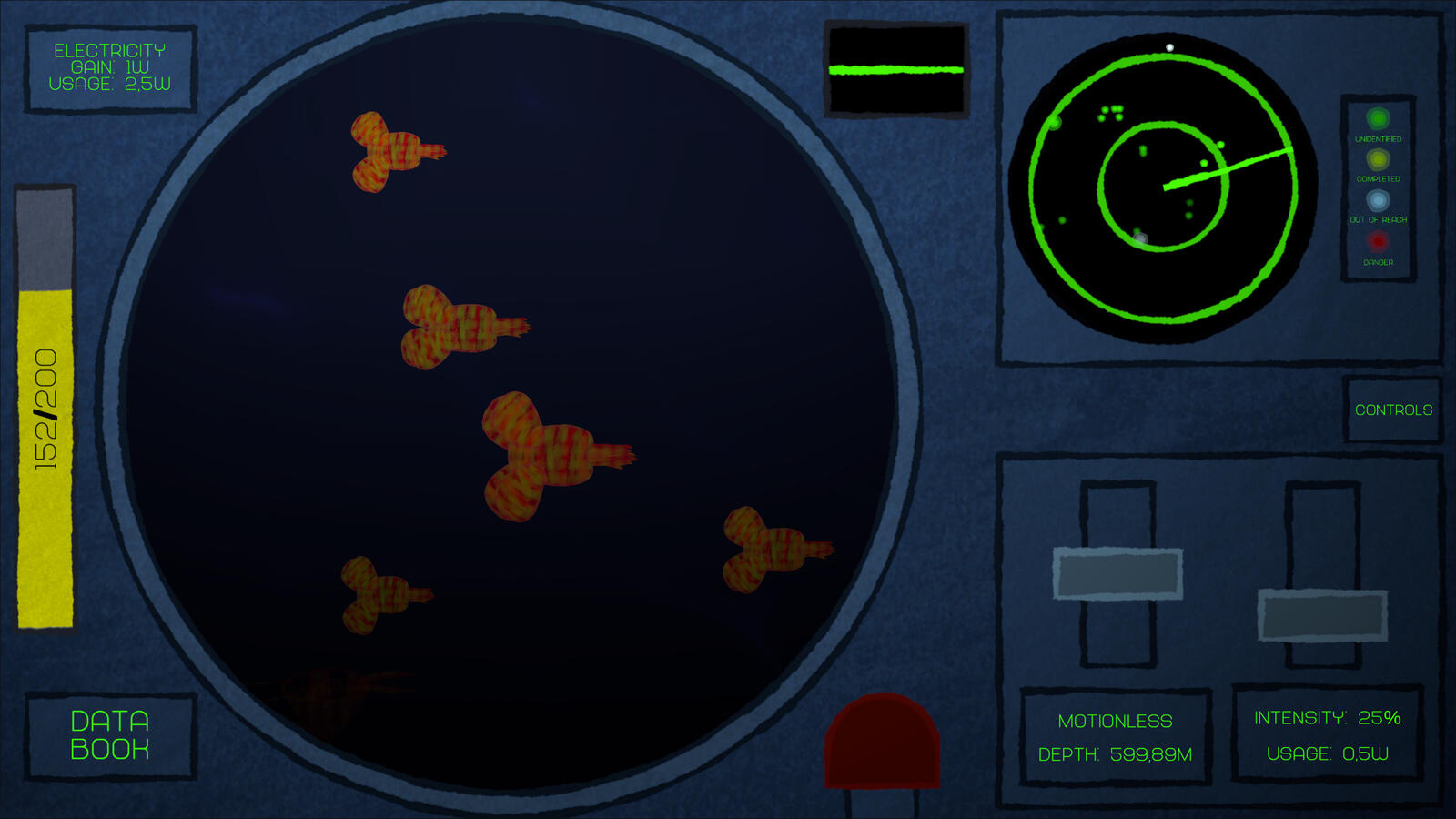Screen dimensions: 1456x819
Task: Select the UNIDENTIFIED indicator light
Action: (1378, 119)
